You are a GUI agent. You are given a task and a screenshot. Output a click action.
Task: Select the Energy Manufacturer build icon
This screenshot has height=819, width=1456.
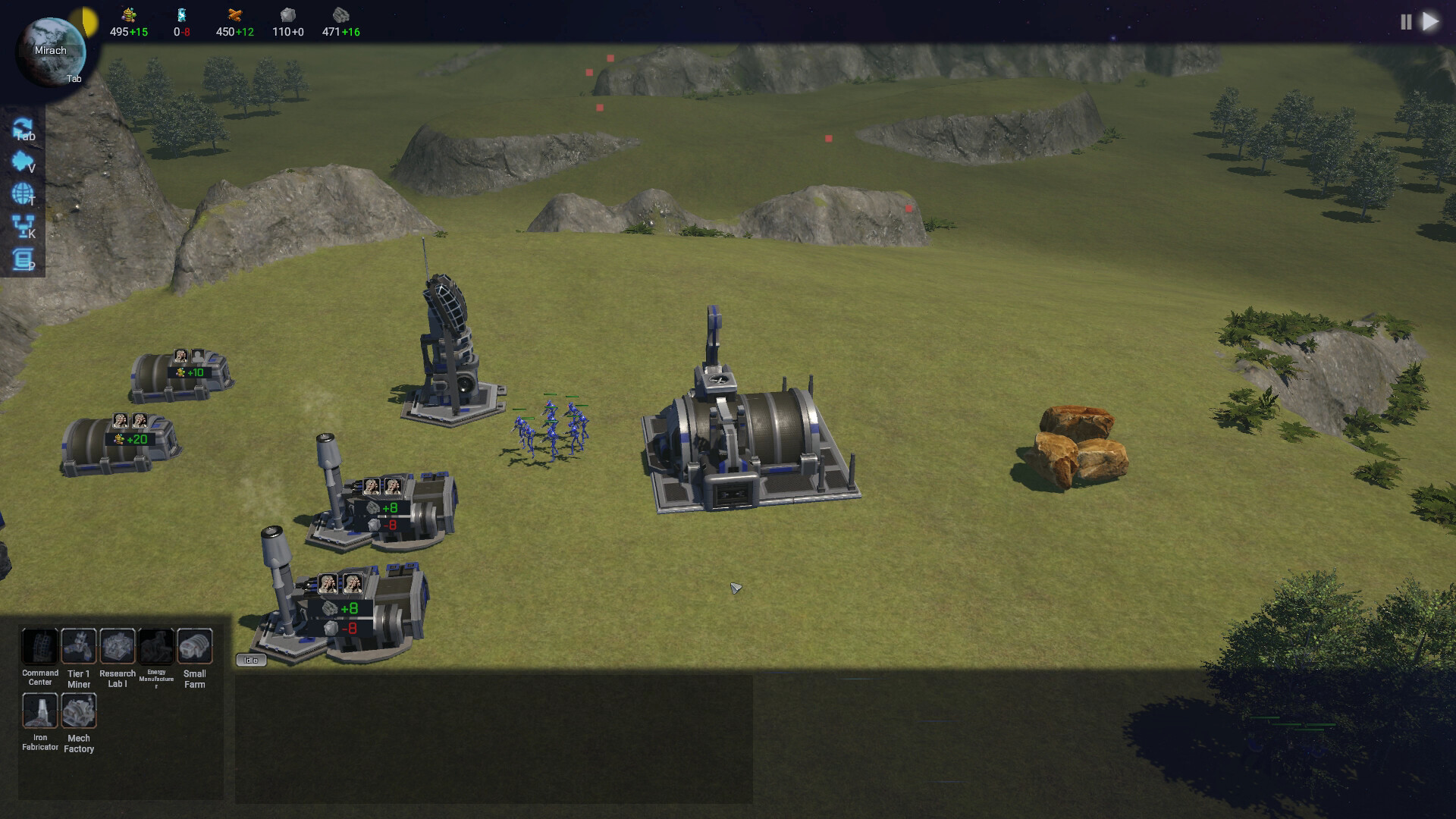click(157, 647)
